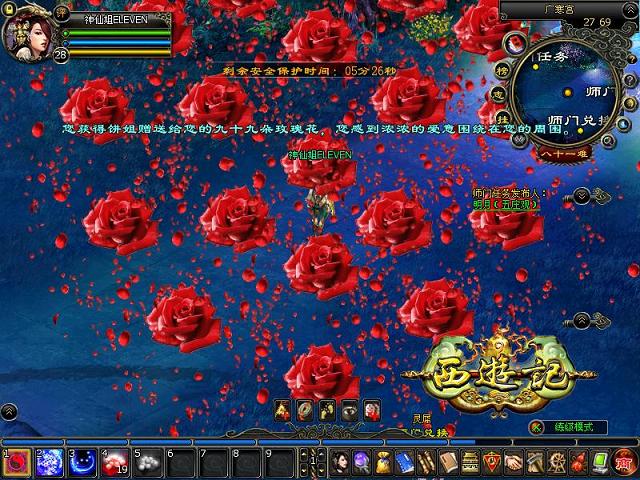Open the gold money bag inventory
This screenshot has height=480, width=640.
pos(383,462)
